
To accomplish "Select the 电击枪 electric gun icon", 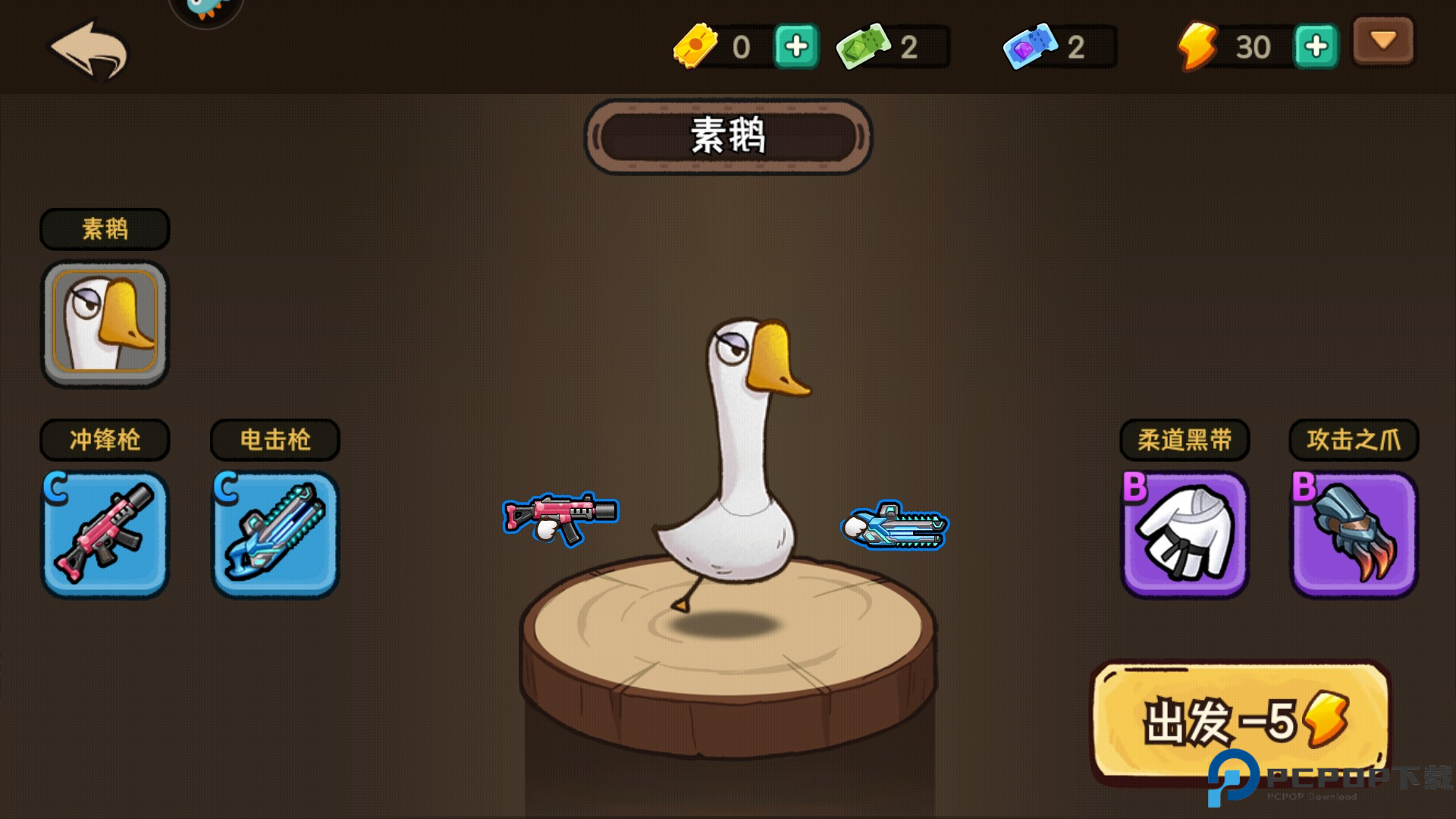I will pyautogui.click(x=274, y=533).
